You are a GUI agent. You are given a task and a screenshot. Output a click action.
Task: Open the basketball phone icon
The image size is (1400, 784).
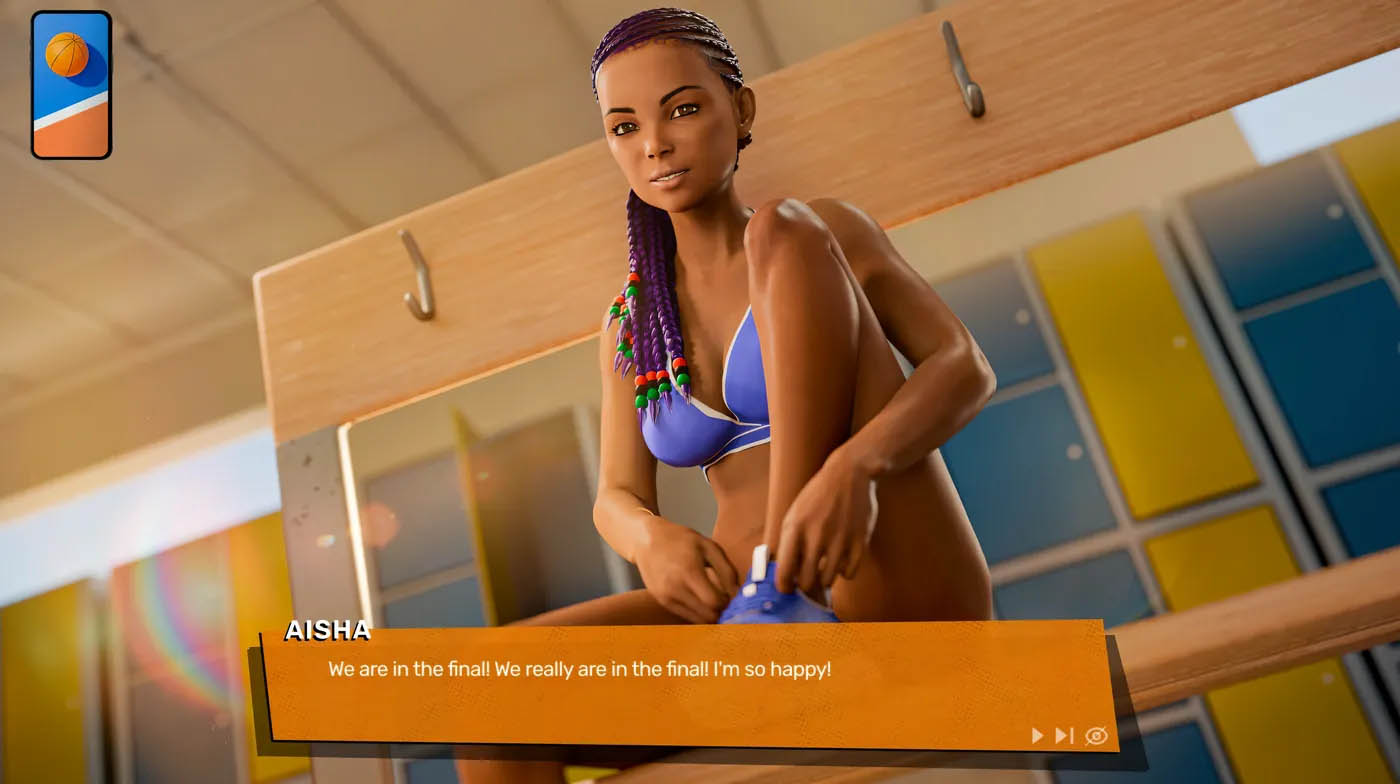(x=71, y=85)
